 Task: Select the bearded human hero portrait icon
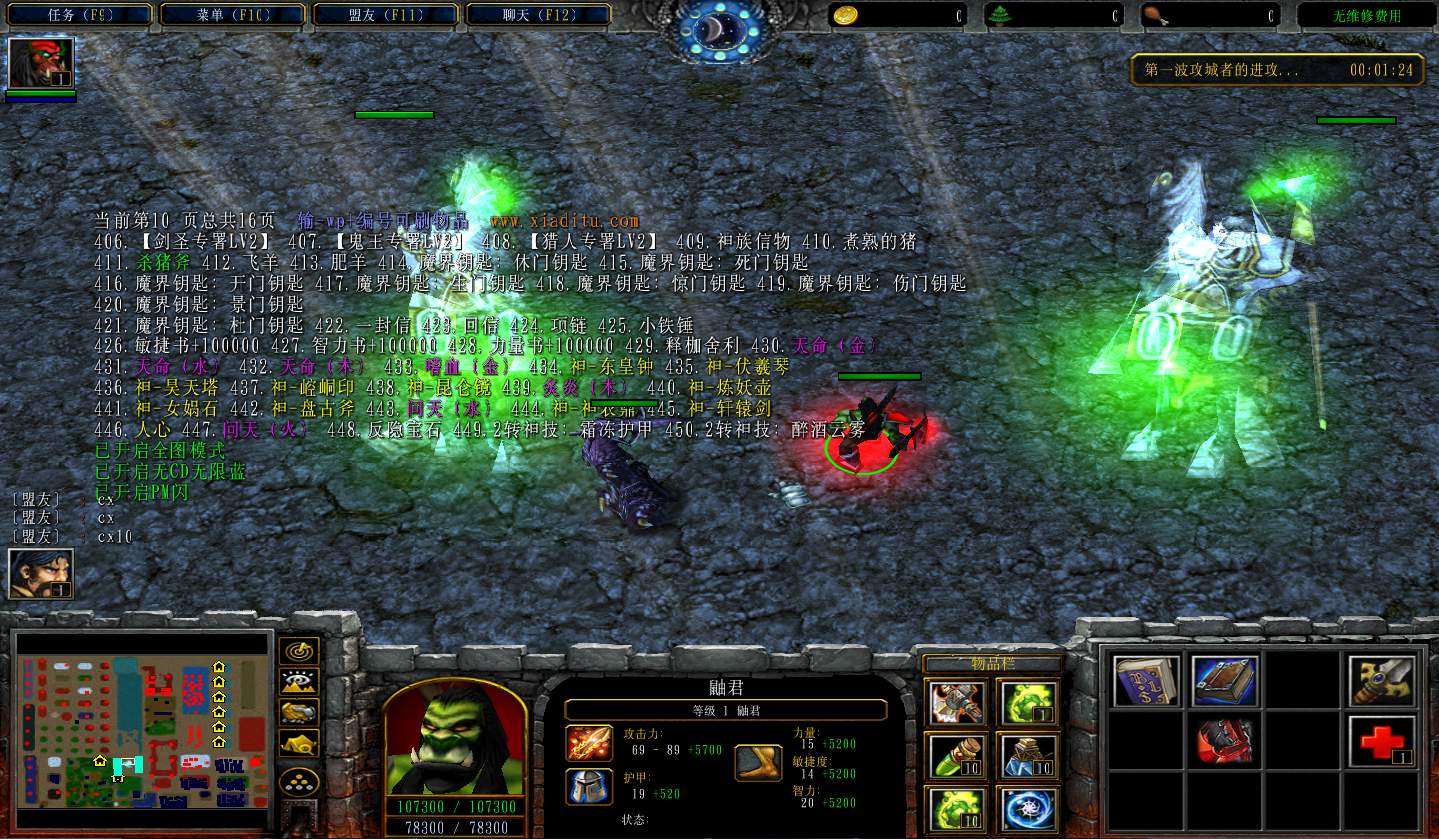(40, 574)
